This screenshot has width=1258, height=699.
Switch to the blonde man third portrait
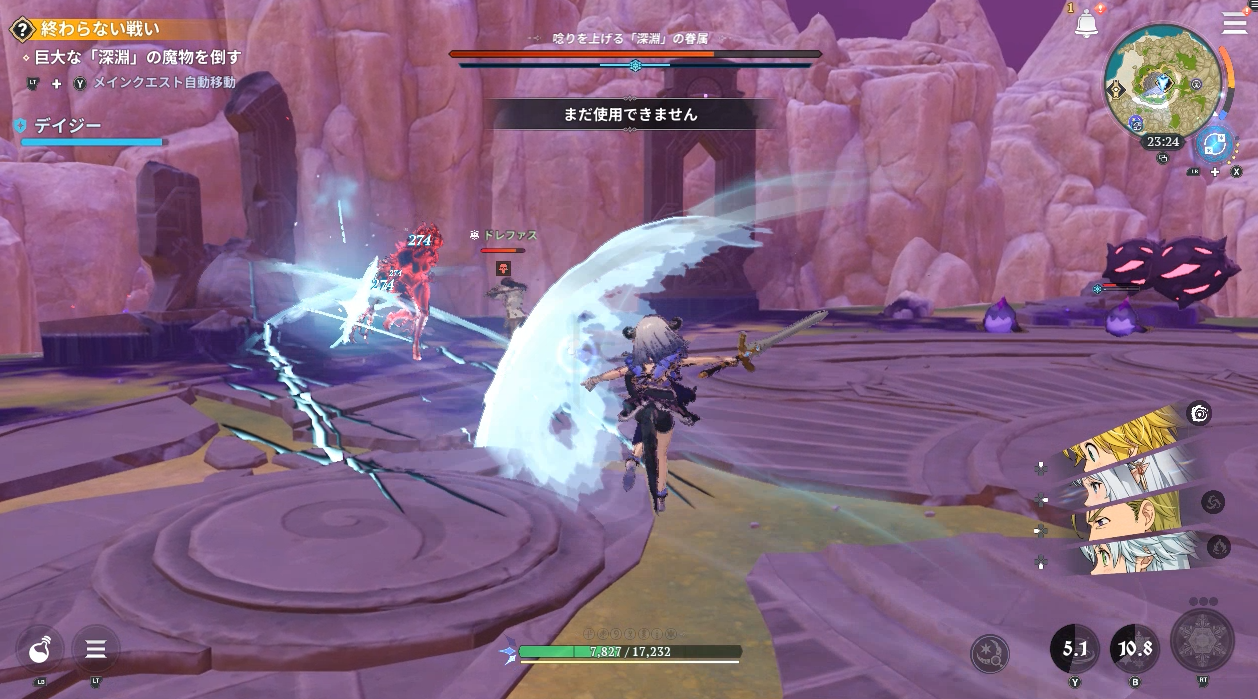click(1130, 517)
